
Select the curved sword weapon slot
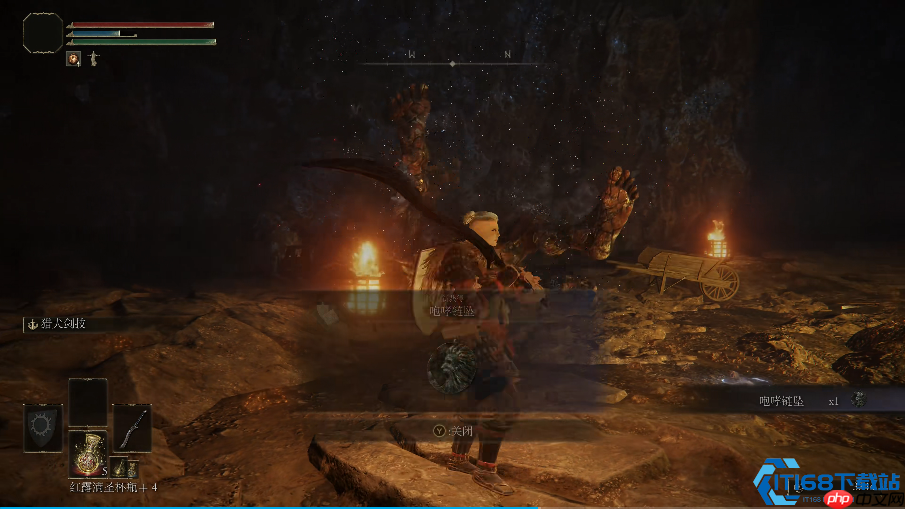[132, 427]
